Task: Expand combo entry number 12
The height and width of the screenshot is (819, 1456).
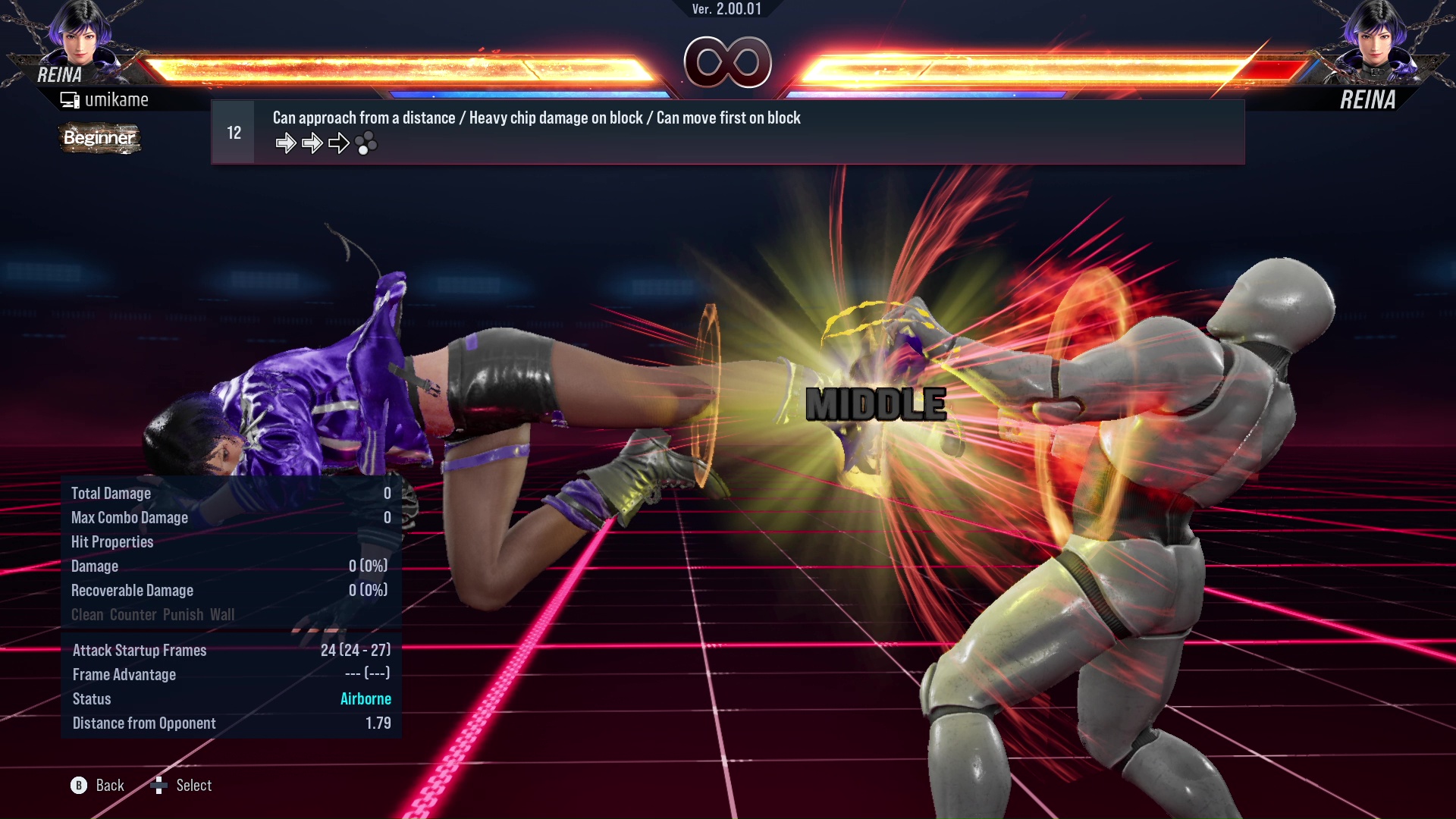Action: click(233, 131)
